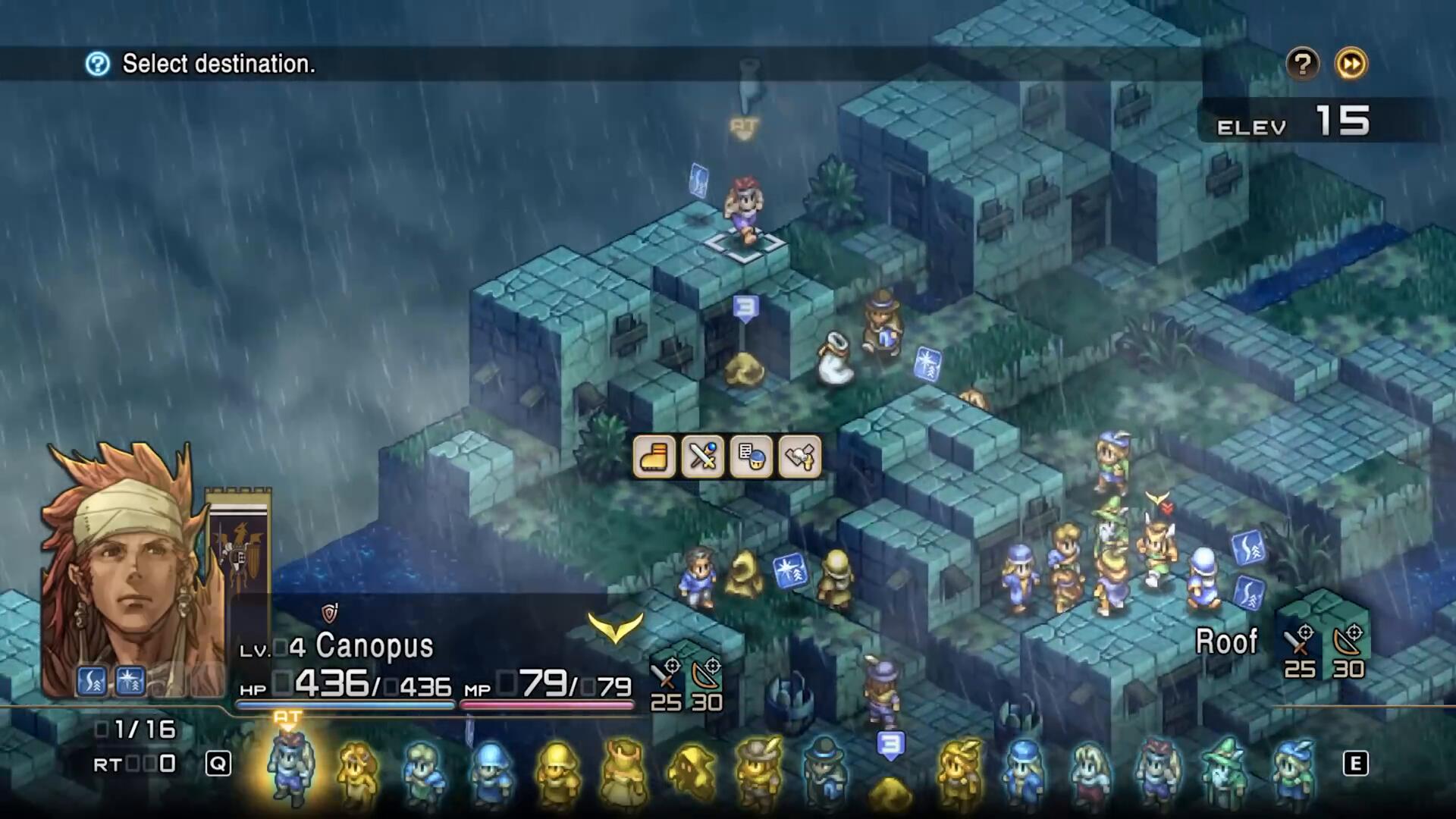Select the checkmark hand end-turn command

[x=799, y=457]
